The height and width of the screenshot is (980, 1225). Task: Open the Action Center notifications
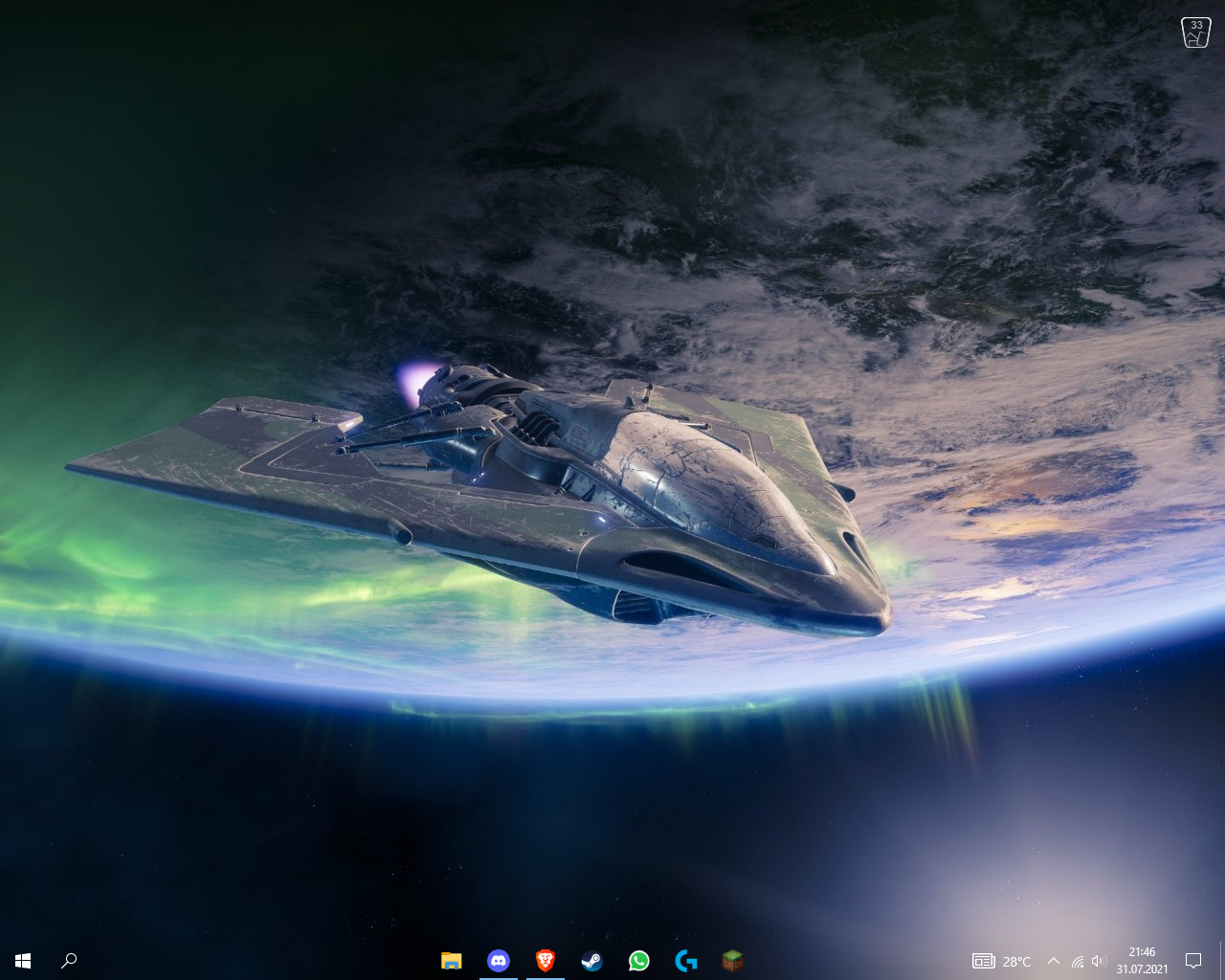(1193, 961)
